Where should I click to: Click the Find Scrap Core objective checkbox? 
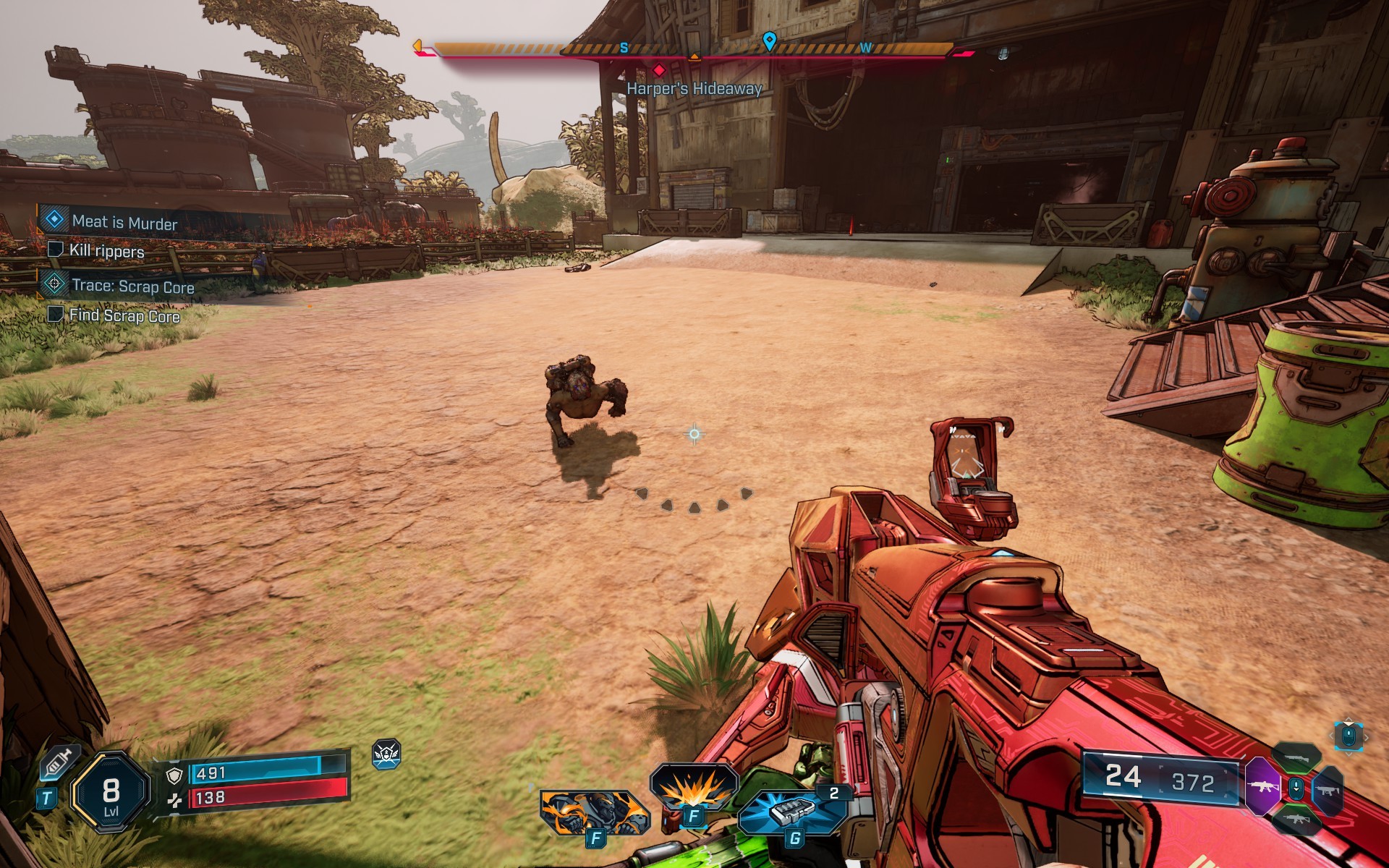click(x=55, y=314)
